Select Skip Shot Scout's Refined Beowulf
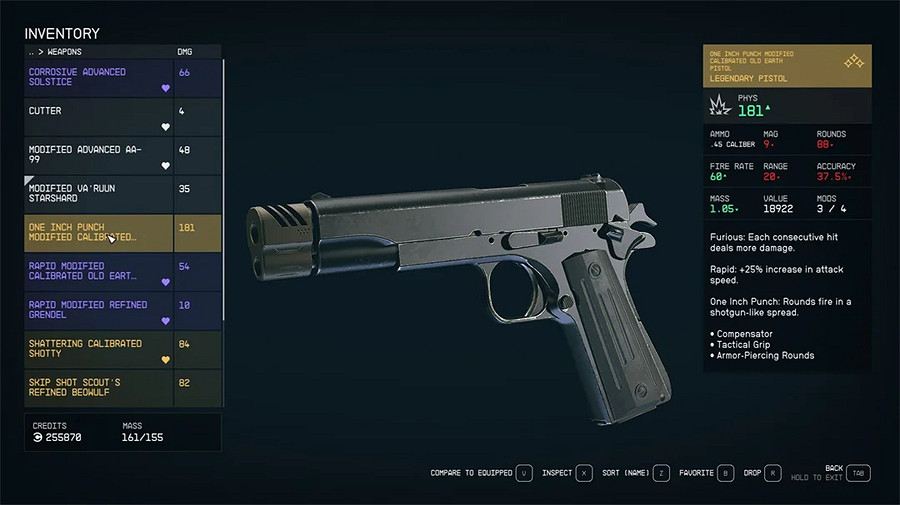 [98, 387]
